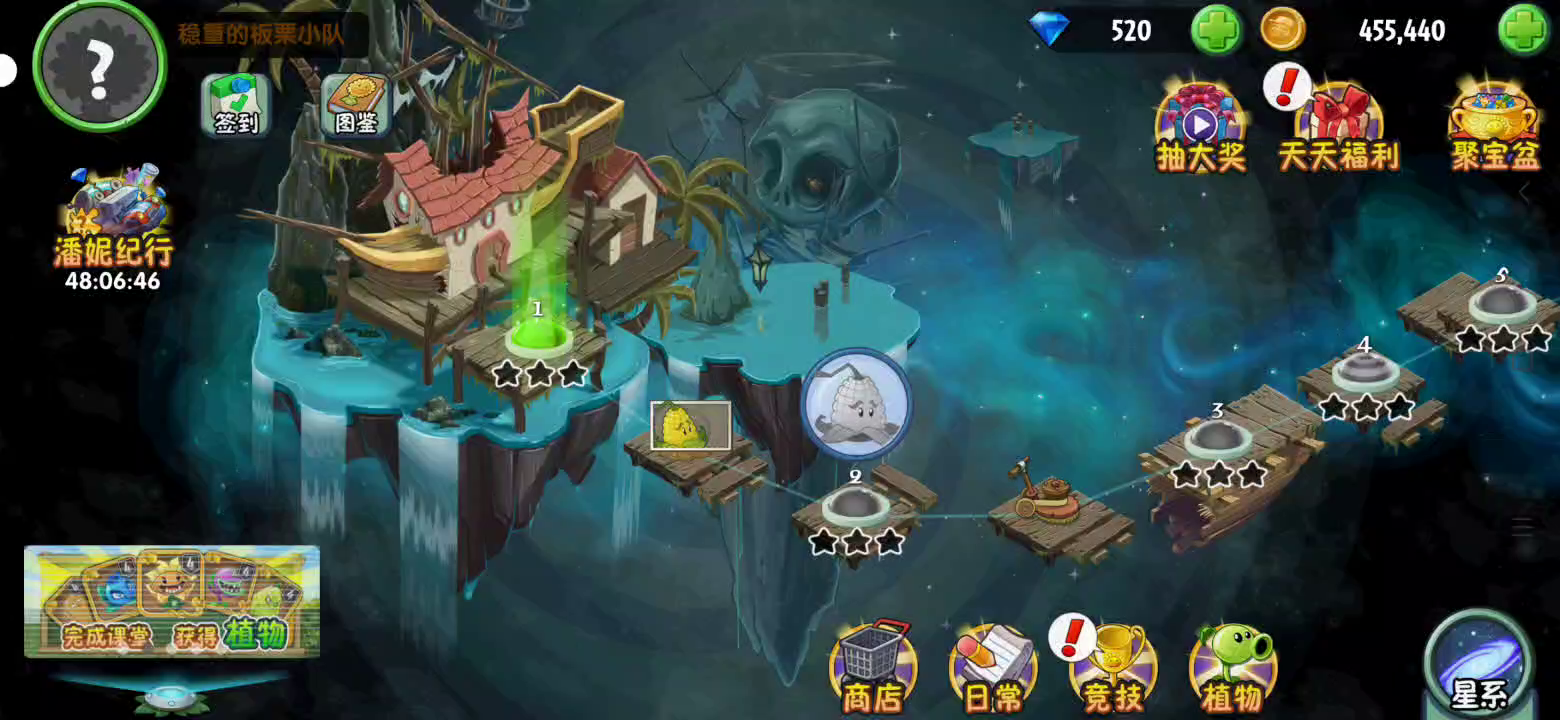Screen dimensions: 1560x720
Task: Add more blue diamonds with green plus
Action: pyautogui.click(x=1215, y=30)
